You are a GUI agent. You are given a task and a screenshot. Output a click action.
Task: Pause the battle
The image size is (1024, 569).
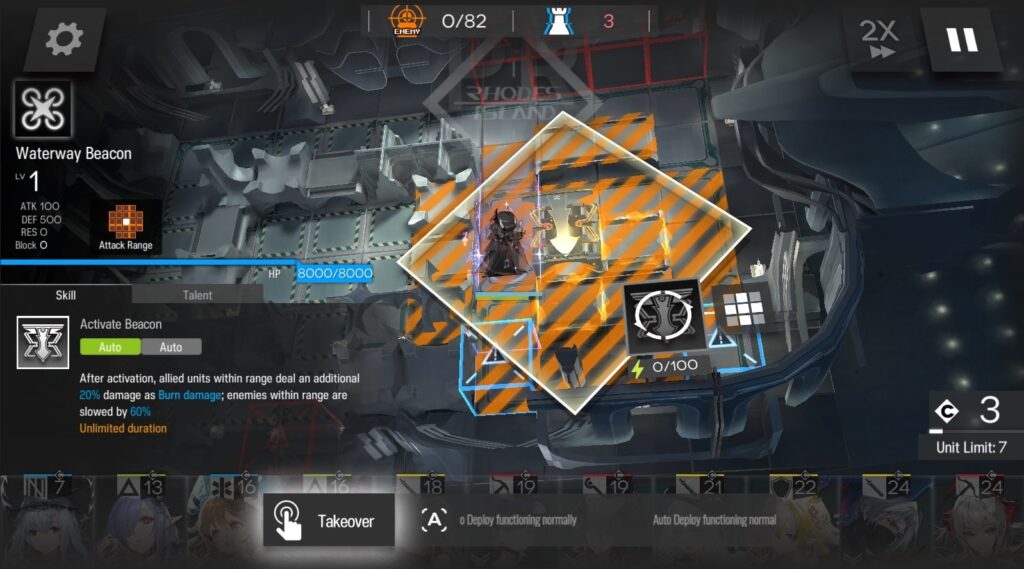pos(961,40)
